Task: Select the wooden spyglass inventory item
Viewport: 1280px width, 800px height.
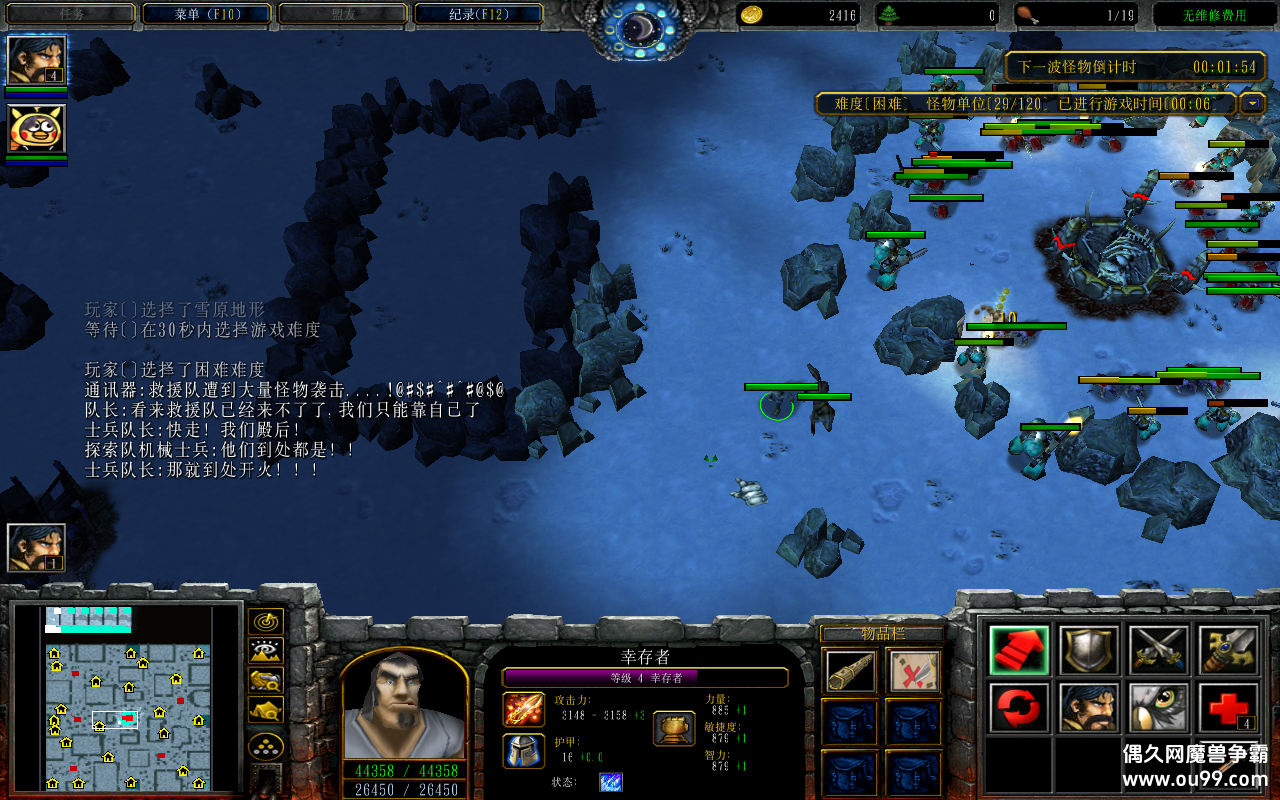Action: coord(852,671)
